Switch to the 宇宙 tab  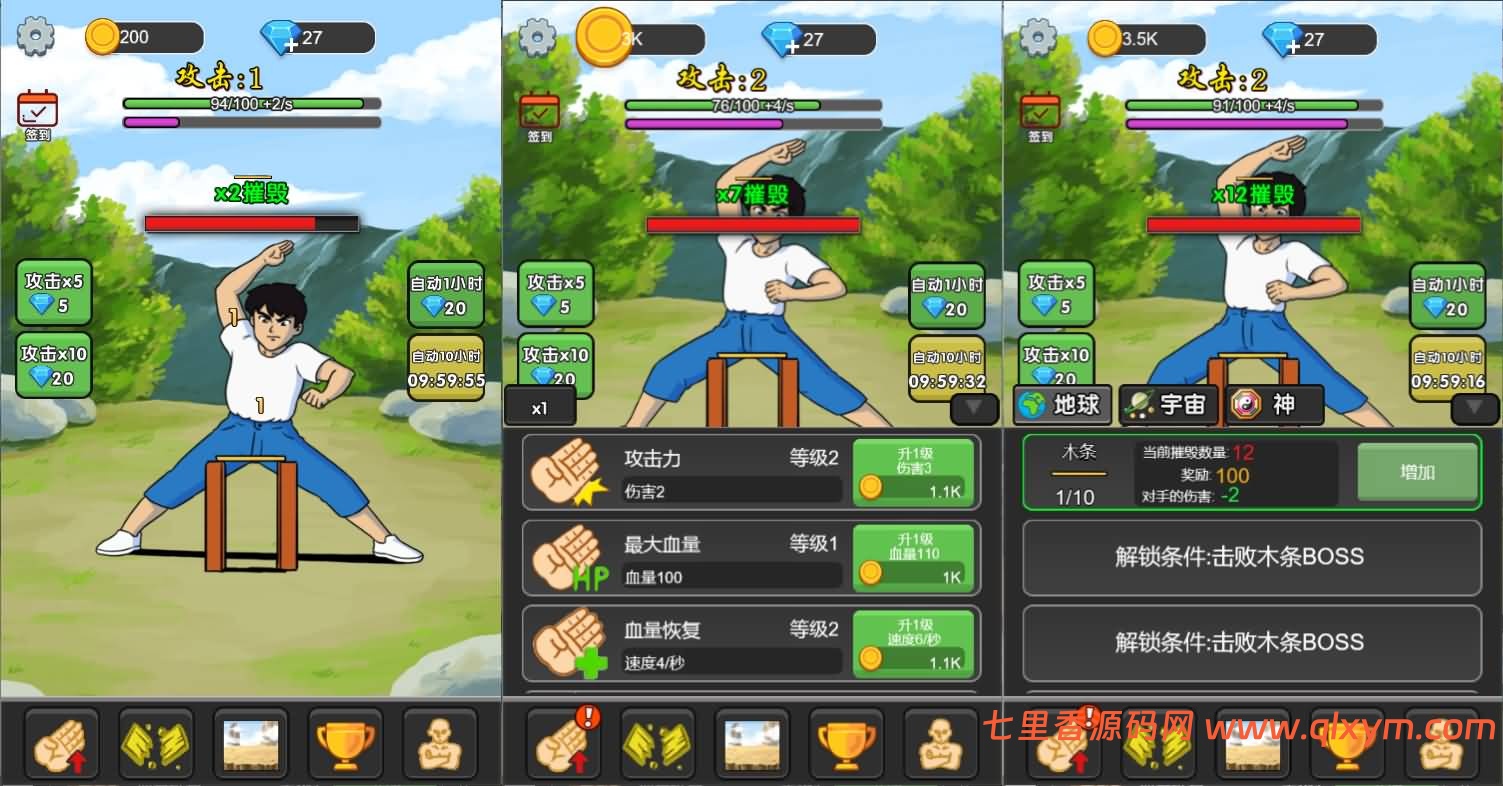click(1168, 405)
